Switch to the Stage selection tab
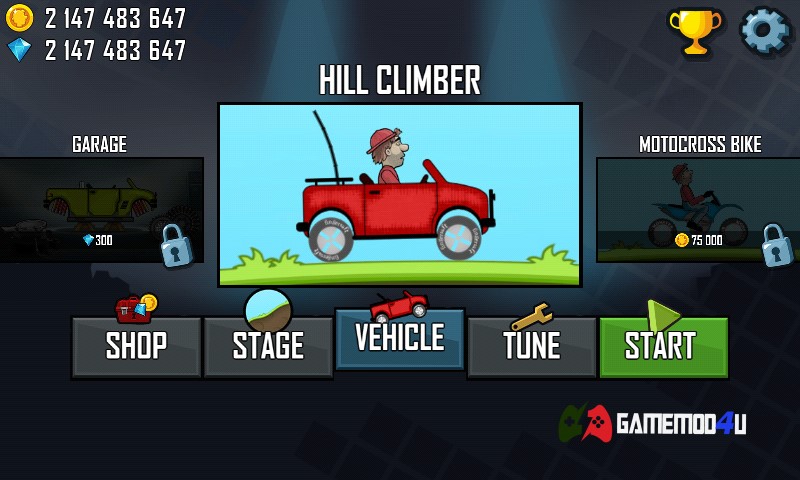The width and height of the screenshot is (800, 480). tap(268, 346)
